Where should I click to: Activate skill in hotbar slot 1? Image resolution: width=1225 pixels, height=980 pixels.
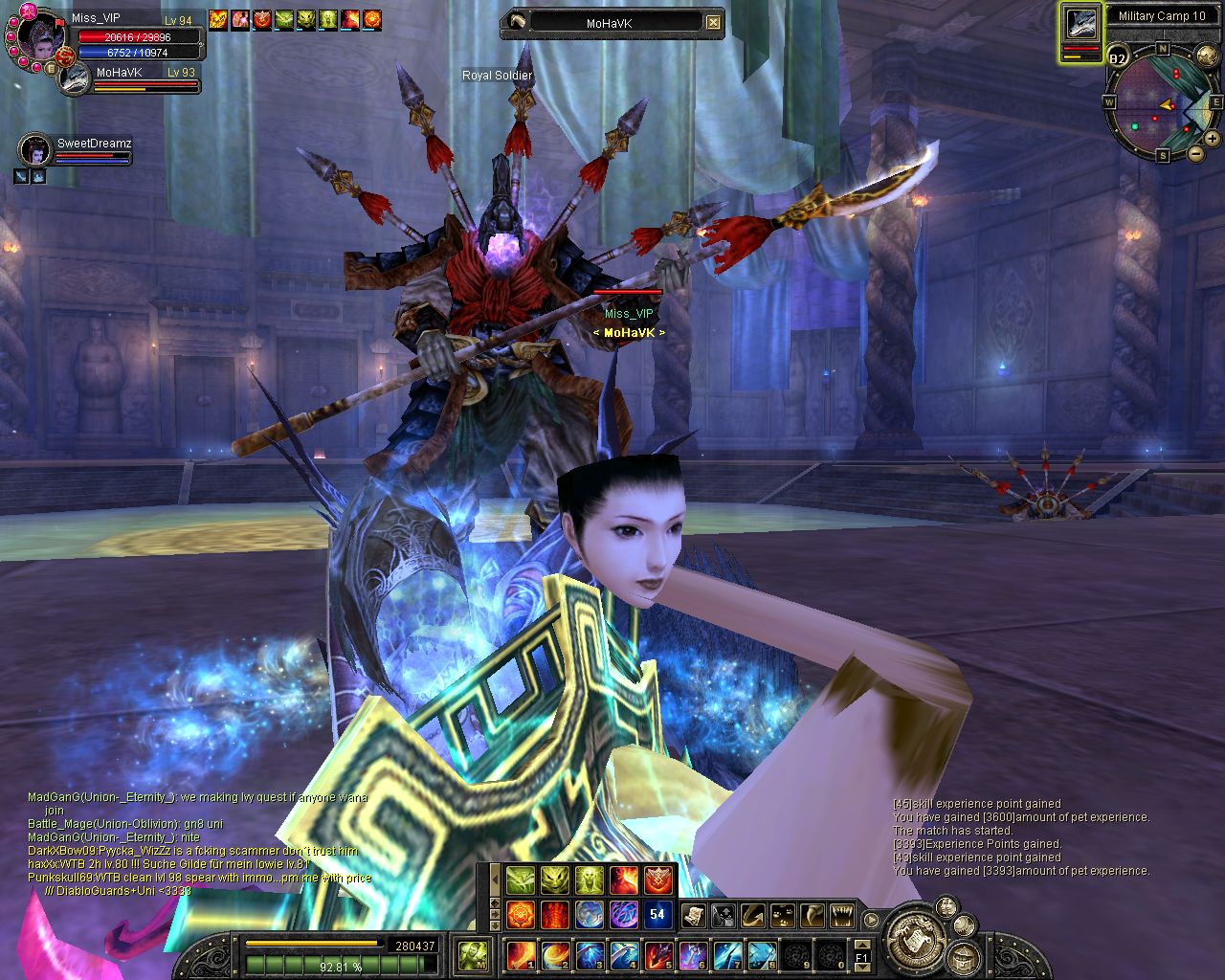tap(521, 954)
